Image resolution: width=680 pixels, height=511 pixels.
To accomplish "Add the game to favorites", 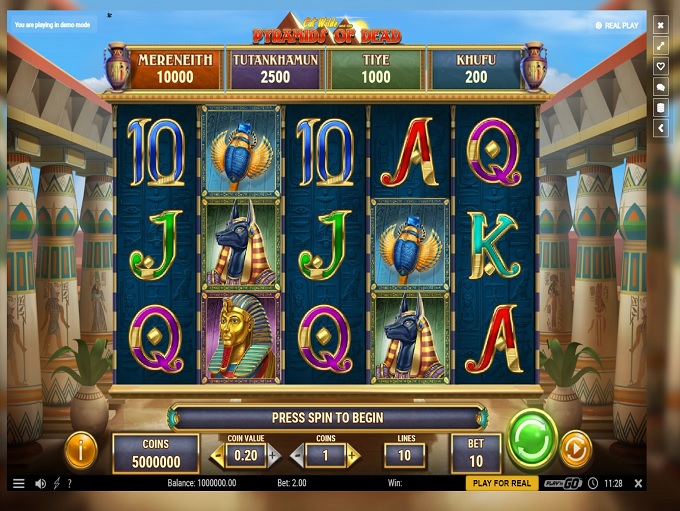I will point(660,66).
